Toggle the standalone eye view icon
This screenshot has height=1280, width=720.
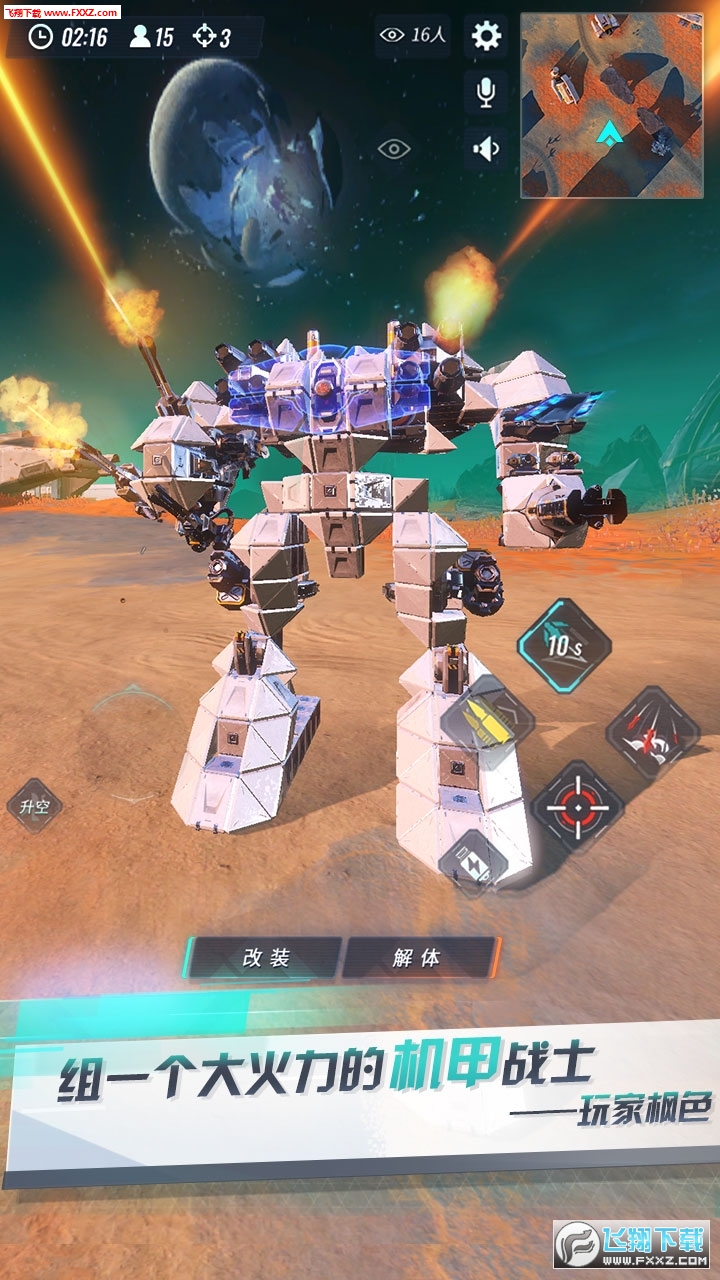pyautogui.click(x=394, y=150)
